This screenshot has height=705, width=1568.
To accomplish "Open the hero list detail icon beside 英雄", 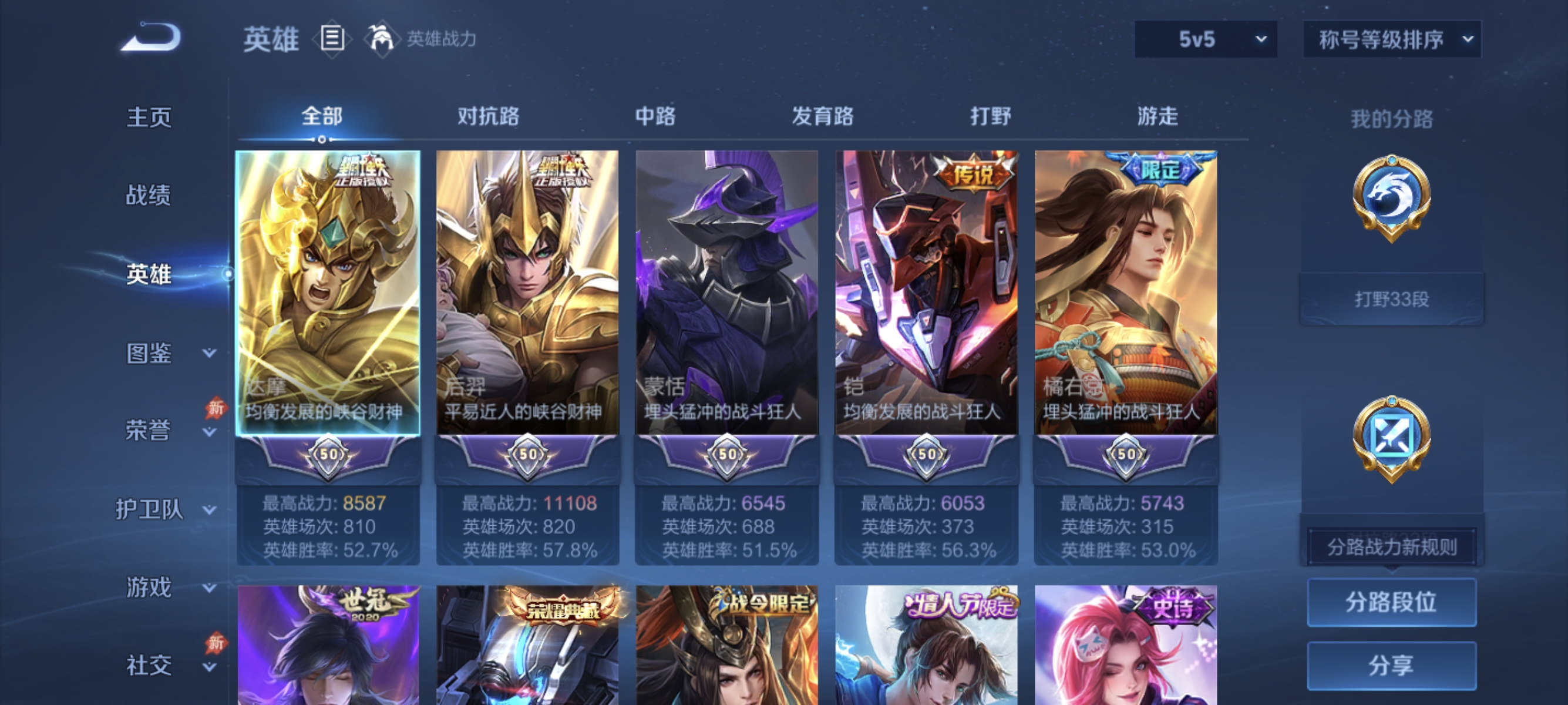I will (332, 39).
